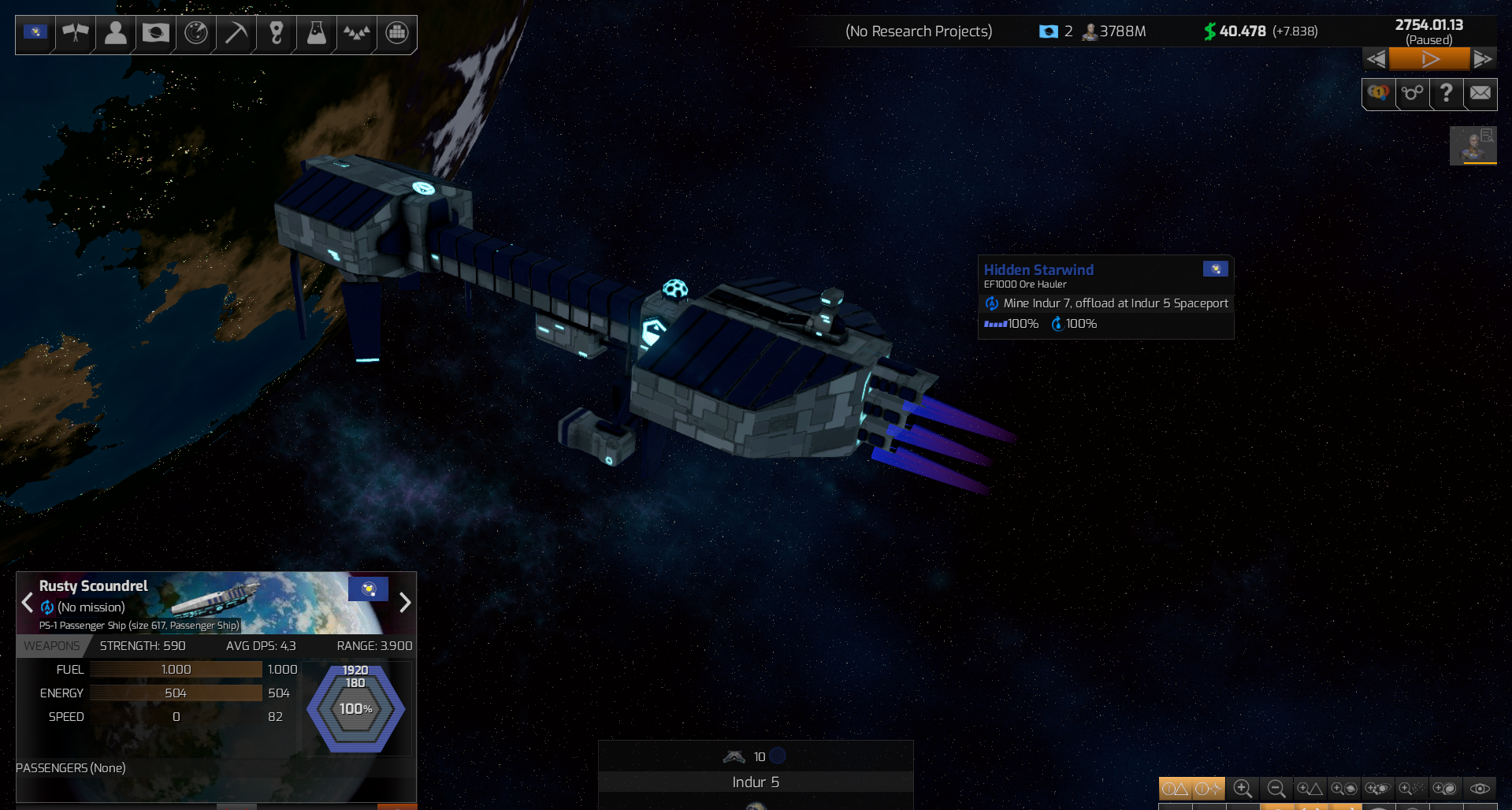Switch to the WEAPONS tab on Rusty Scoundrel

tap(52, 645)
